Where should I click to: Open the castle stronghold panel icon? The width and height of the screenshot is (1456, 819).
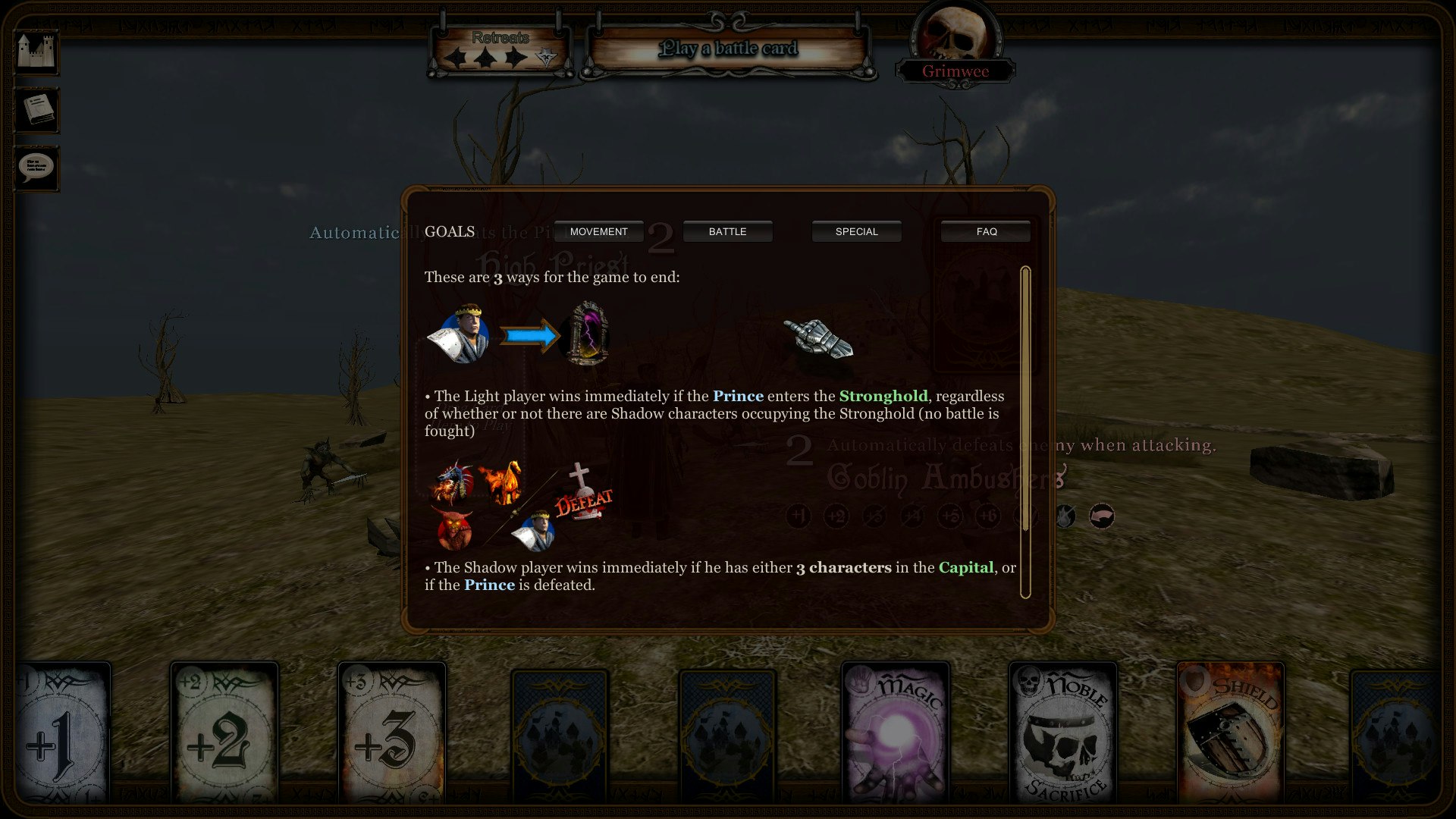36,52
